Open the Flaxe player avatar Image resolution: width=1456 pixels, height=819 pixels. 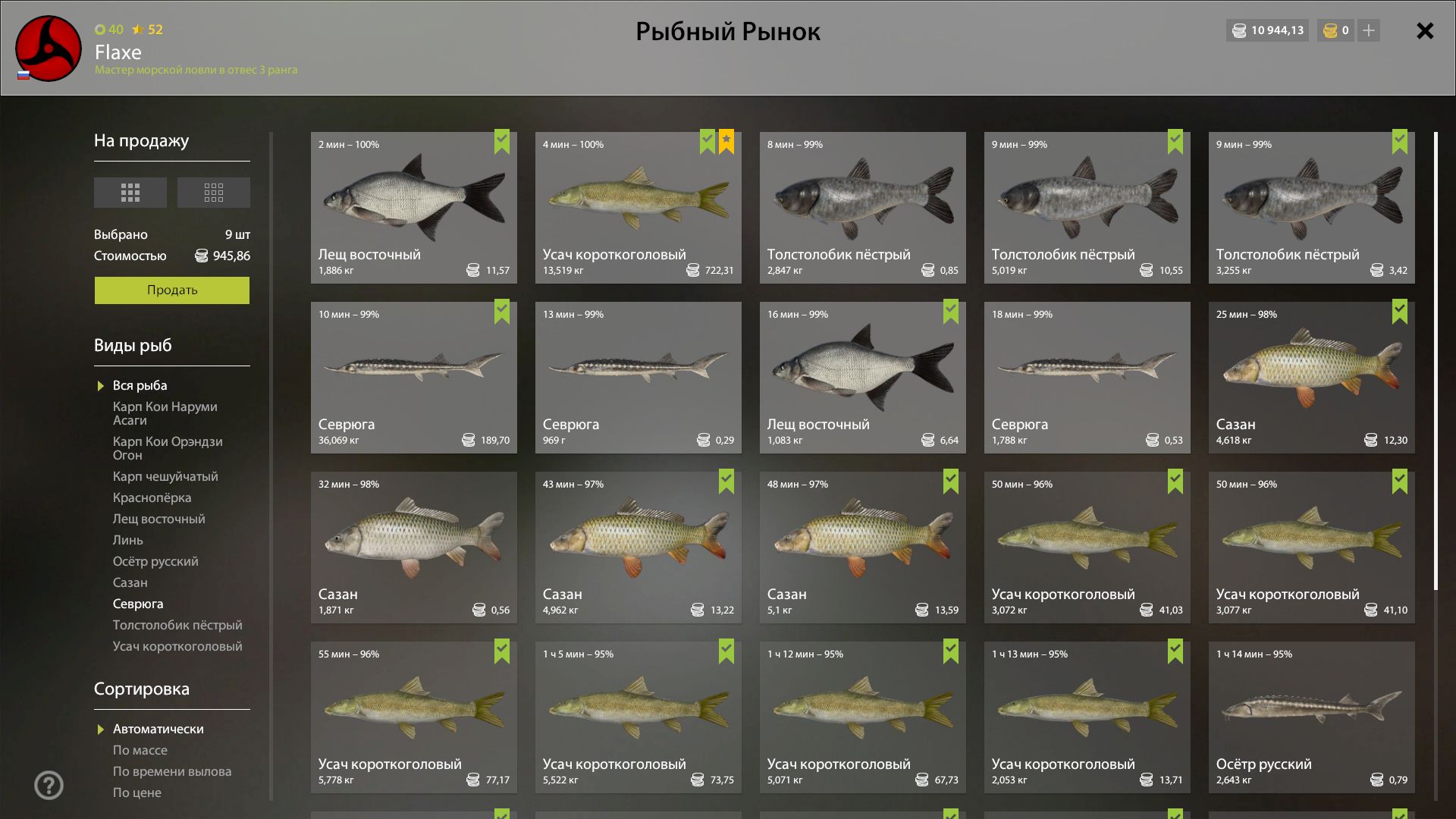49,49
